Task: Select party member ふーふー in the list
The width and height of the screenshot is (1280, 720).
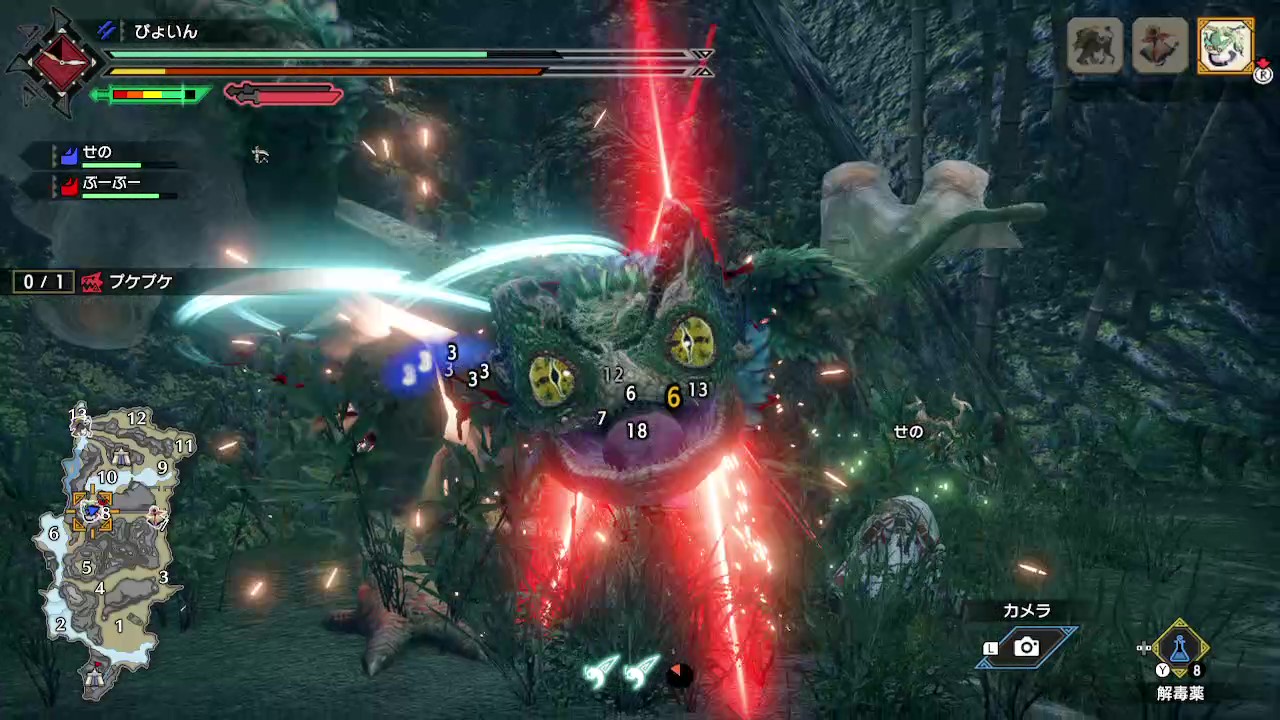Action: point(110,185)
